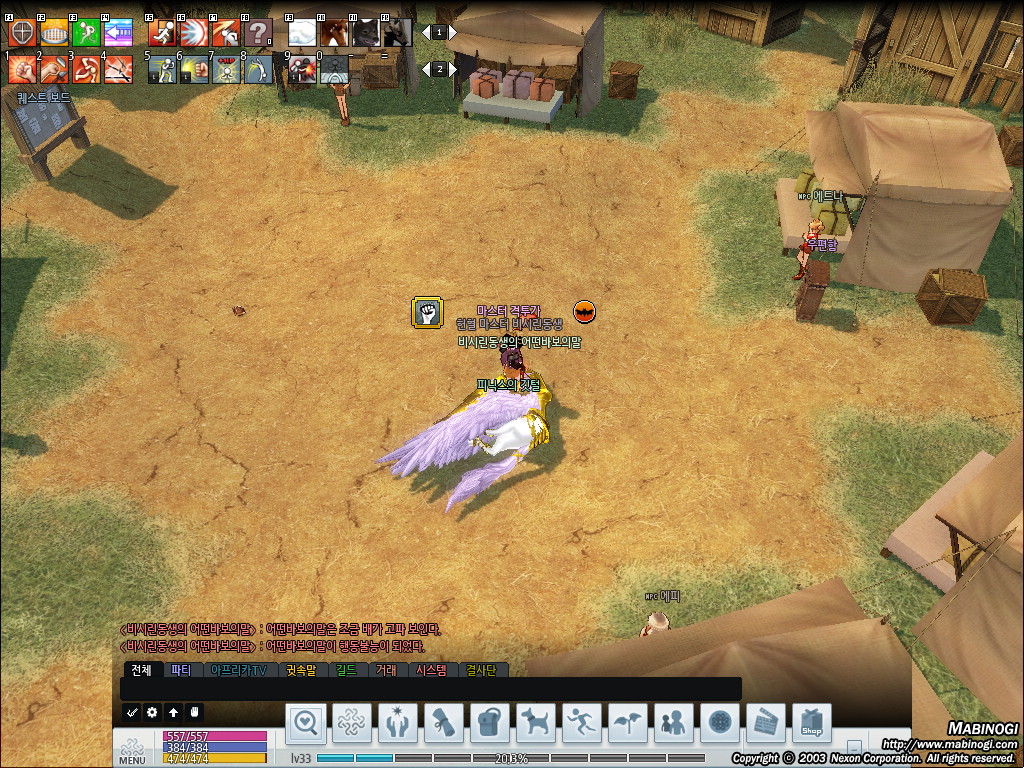Select the 결사단 chat tab
The height and width of the screenshot is (768, 1024).
(x=482, y=670)
